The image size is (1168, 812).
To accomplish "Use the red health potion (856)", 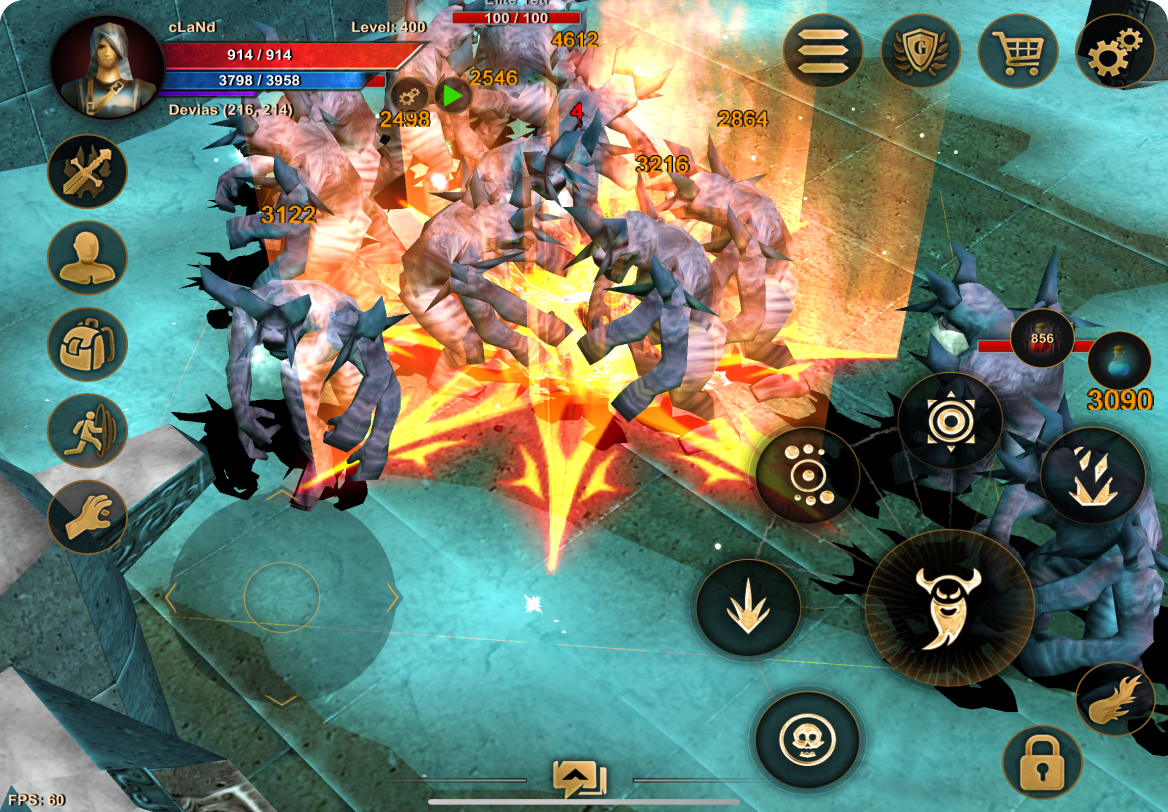I will [1042, 339].
